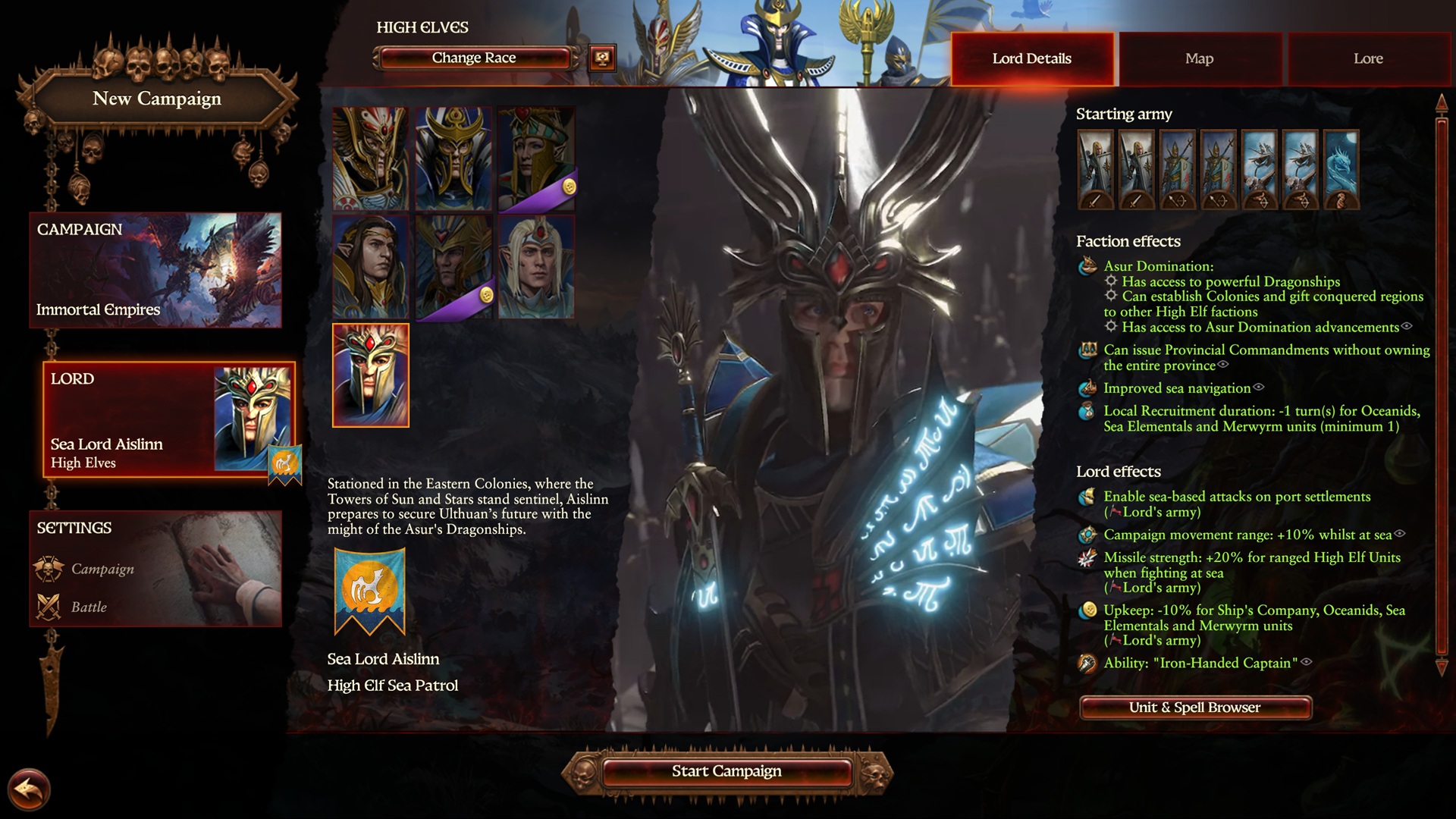Open the Lore tab

point(1367,58)
